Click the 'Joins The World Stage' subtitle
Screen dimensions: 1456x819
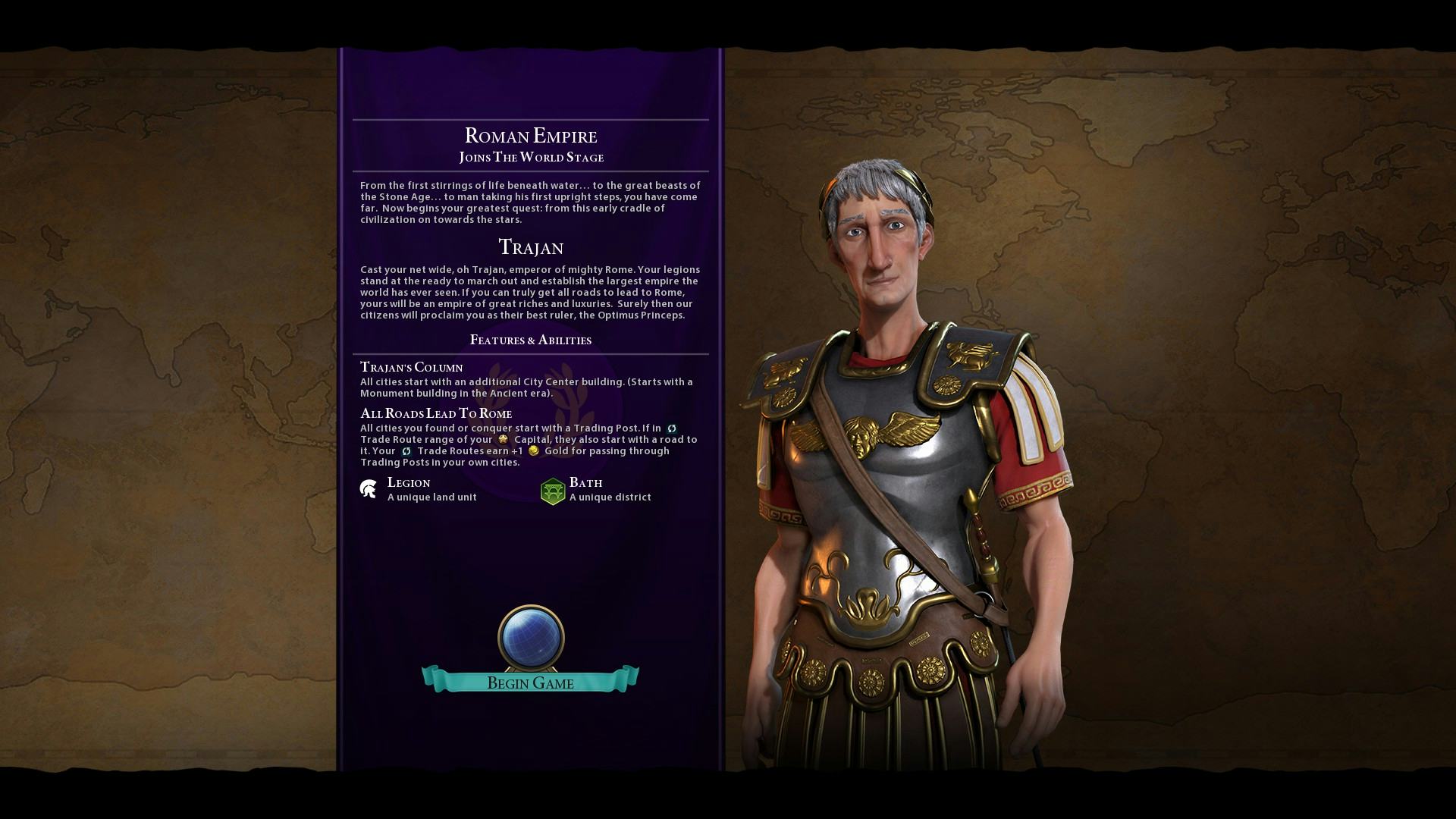coord(531,157)
